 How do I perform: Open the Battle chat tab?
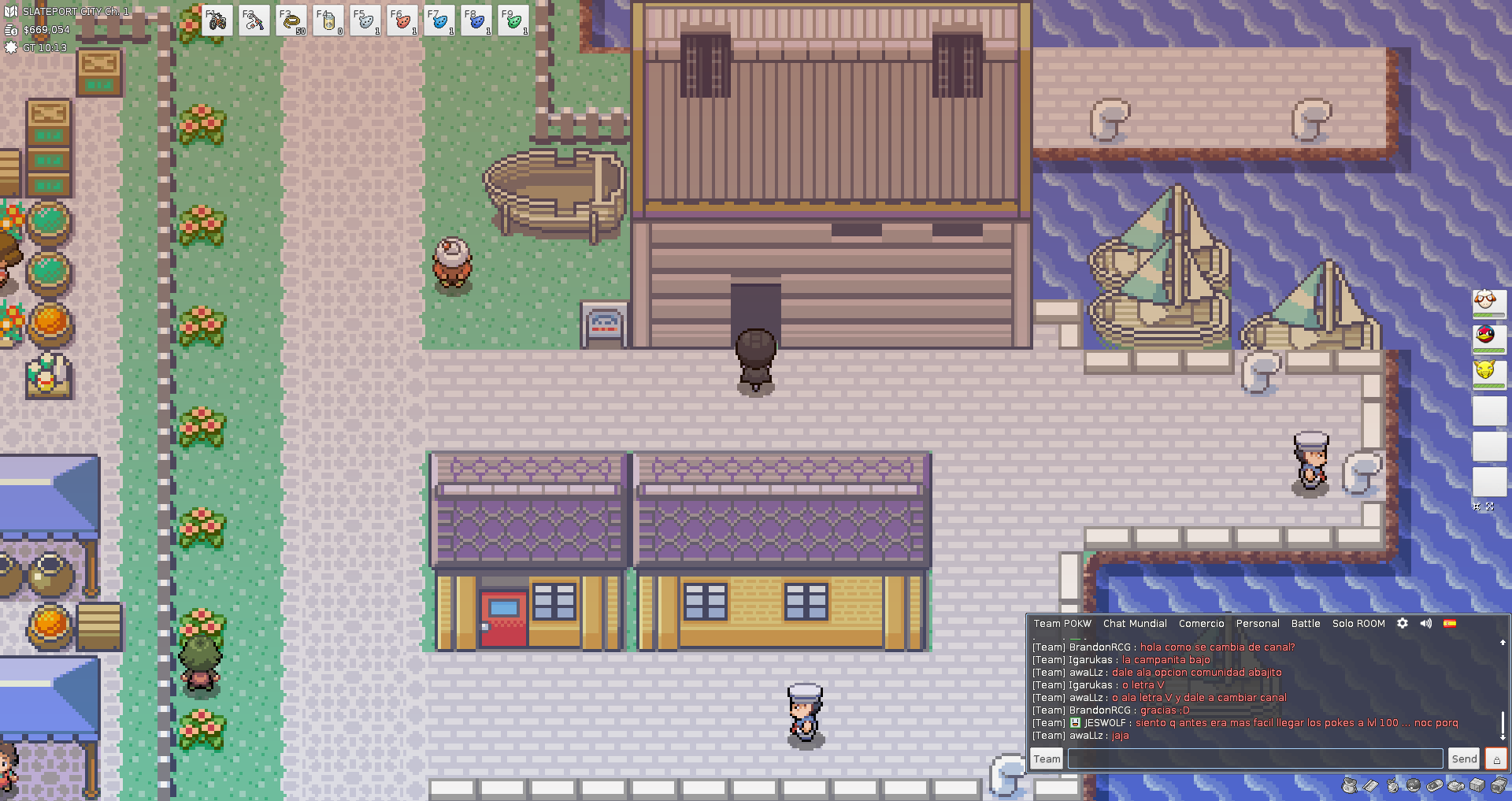[x=1306, y=623]
